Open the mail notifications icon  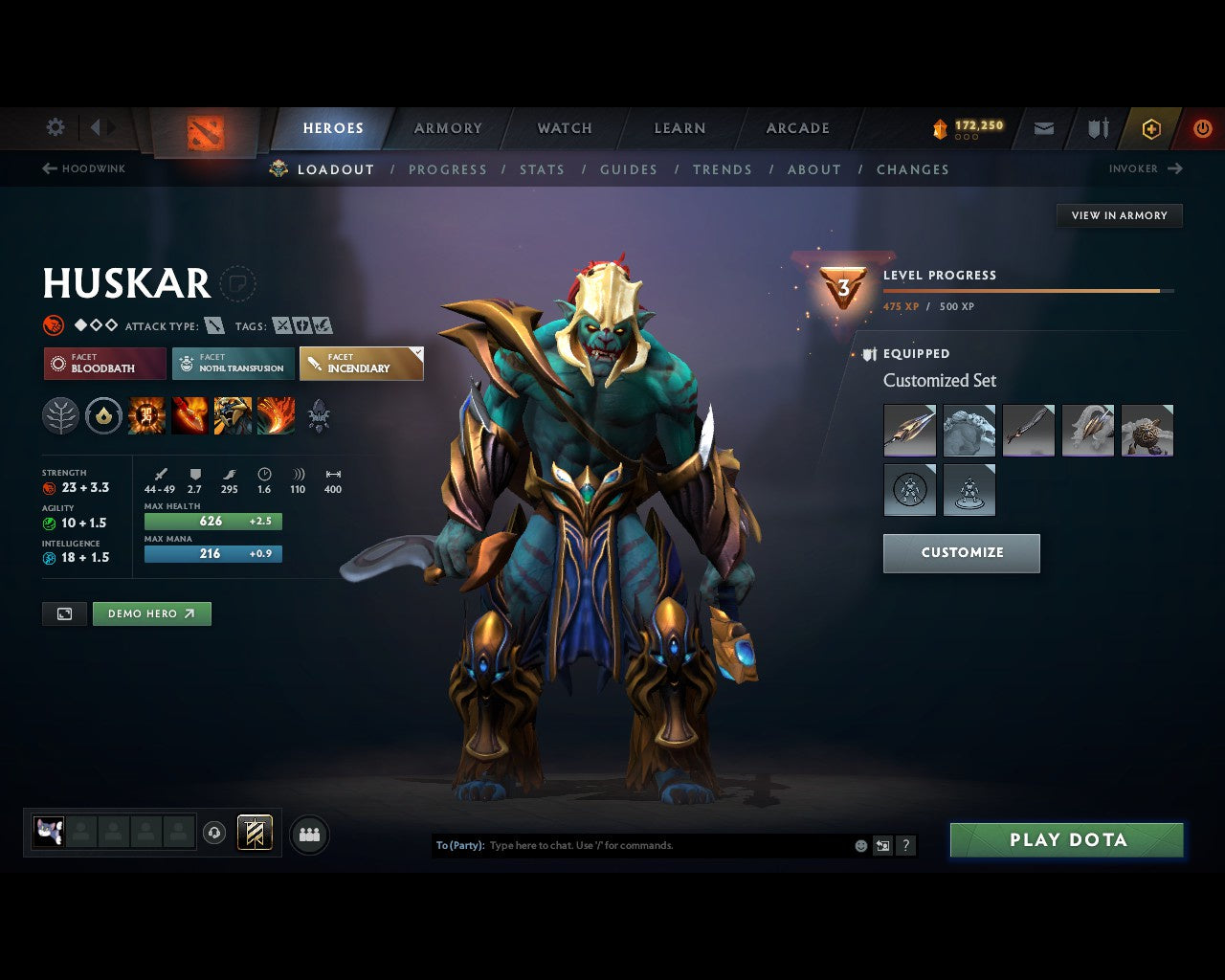(x=1043, y=127)
